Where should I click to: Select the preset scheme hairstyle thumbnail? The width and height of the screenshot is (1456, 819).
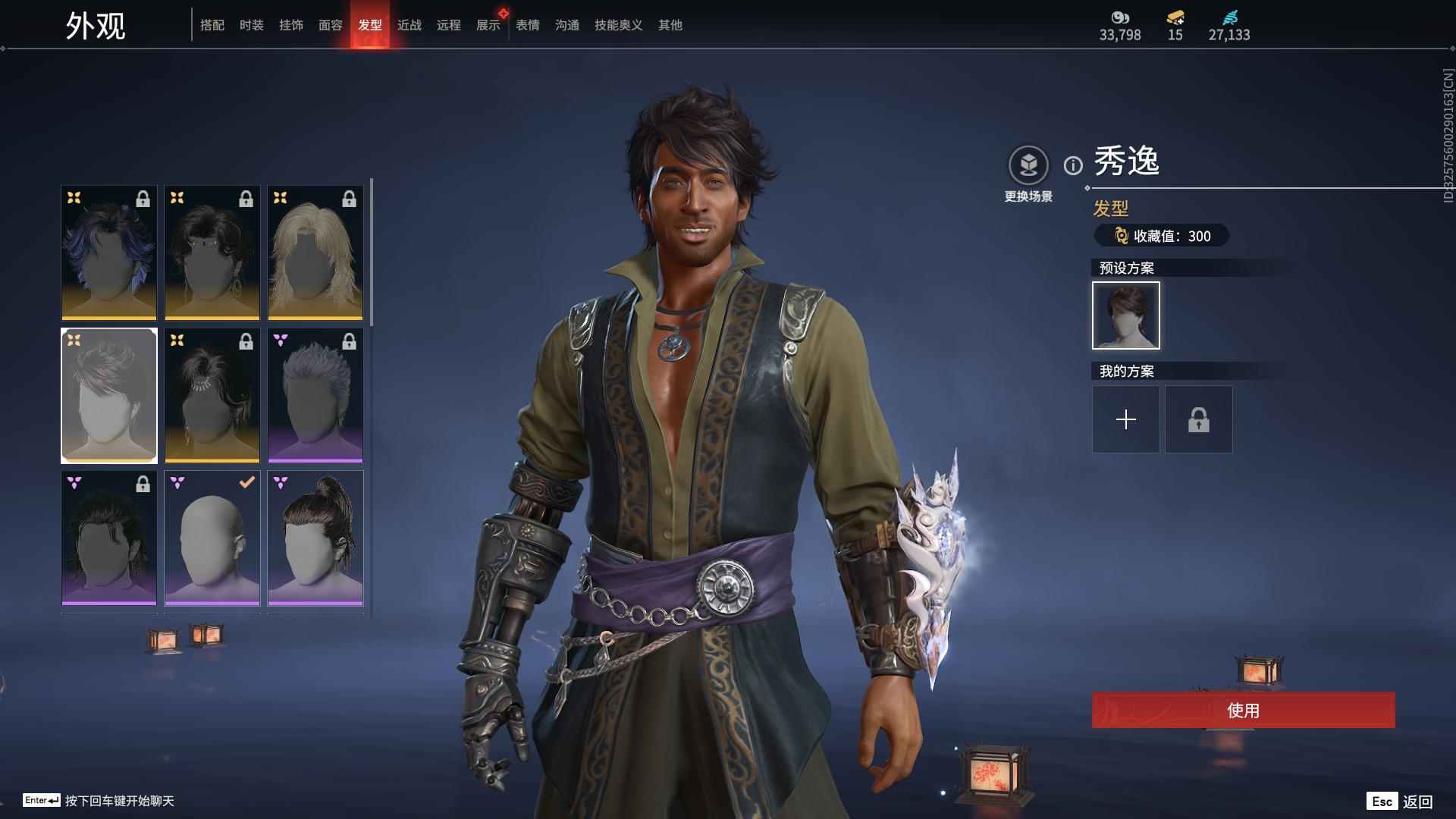1126,315
